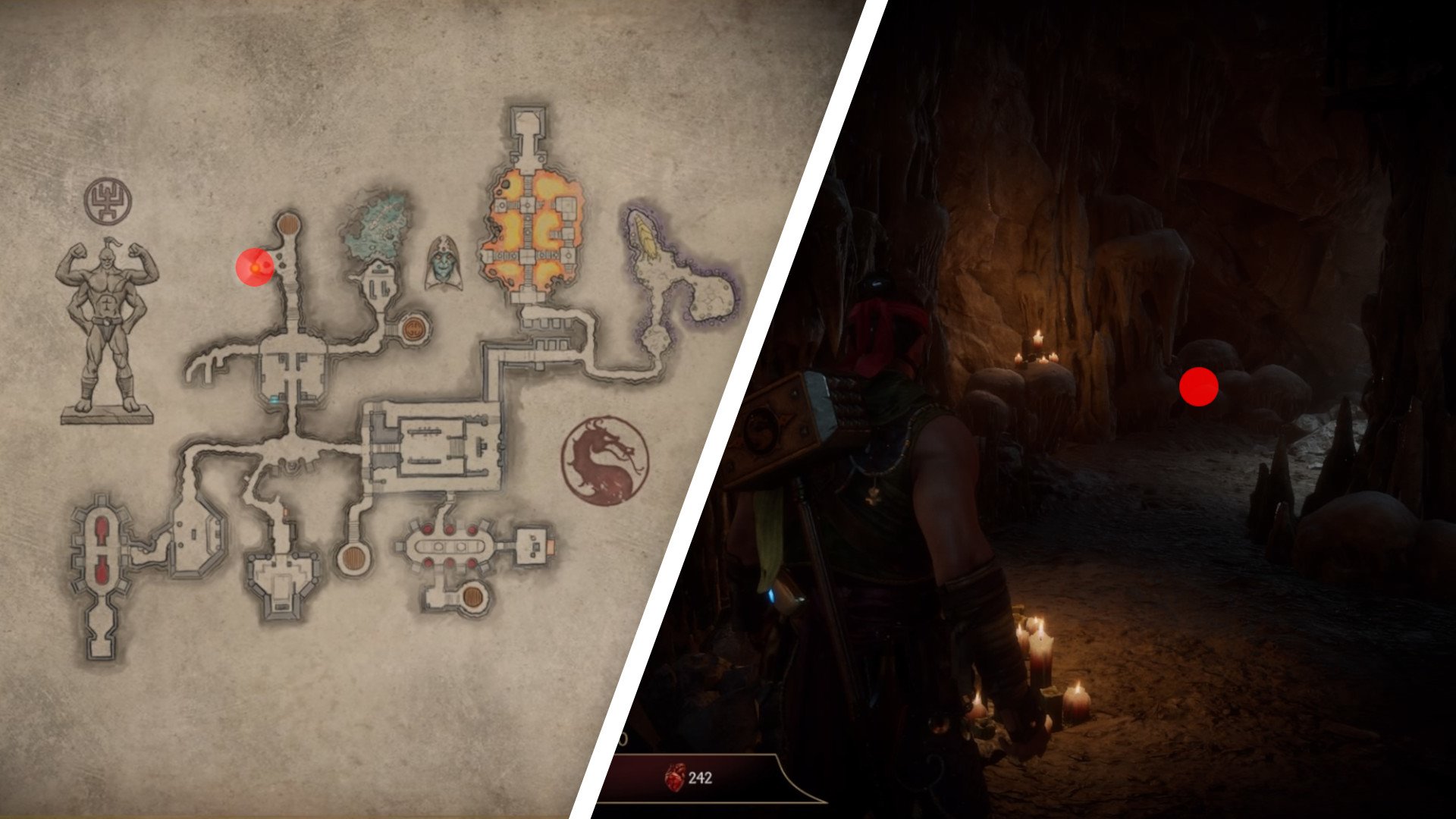Click the 242 heart currency counter
The width and height of the screenshot is (1456, 819).
(701, 777)
